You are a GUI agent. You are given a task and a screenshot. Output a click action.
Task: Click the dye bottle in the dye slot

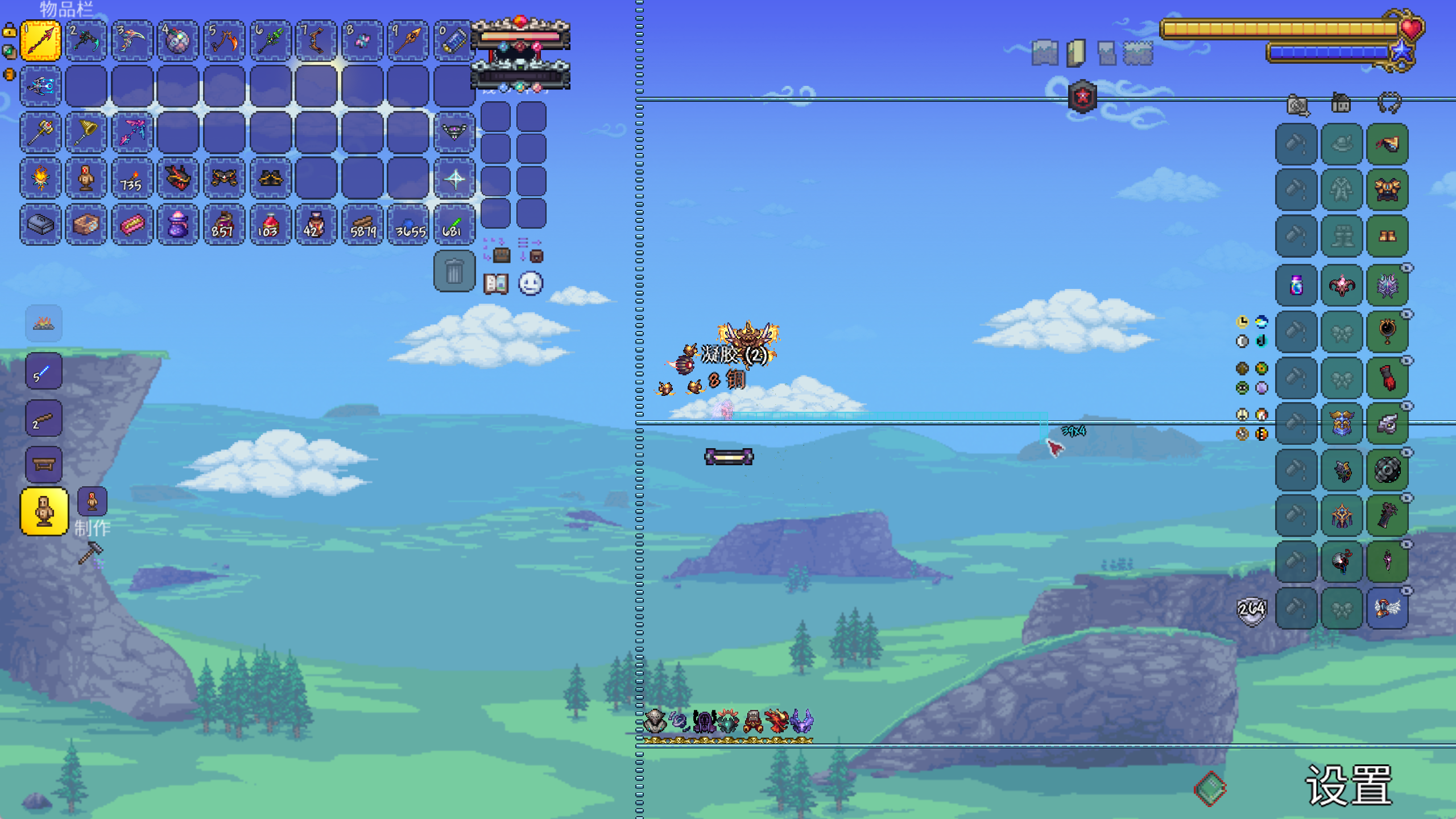(1296, 285)
